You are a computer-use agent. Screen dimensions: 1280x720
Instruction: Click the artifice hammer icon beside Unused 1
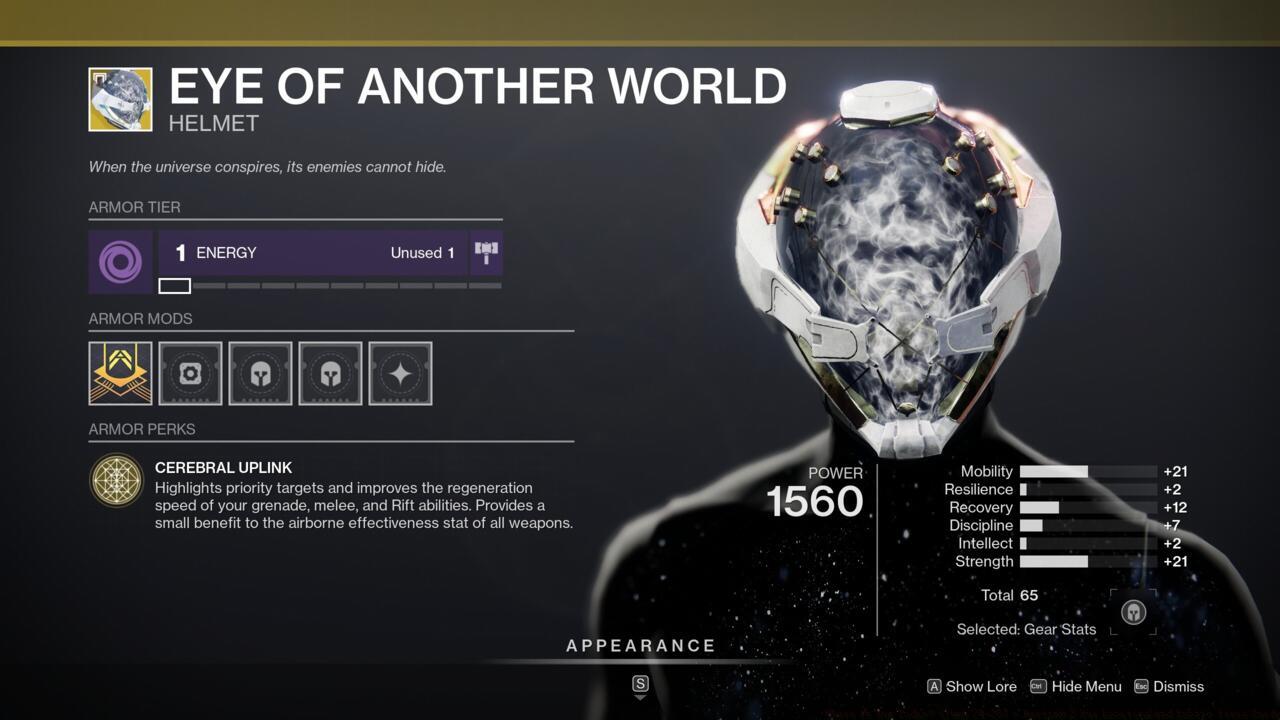coord(487,253)
